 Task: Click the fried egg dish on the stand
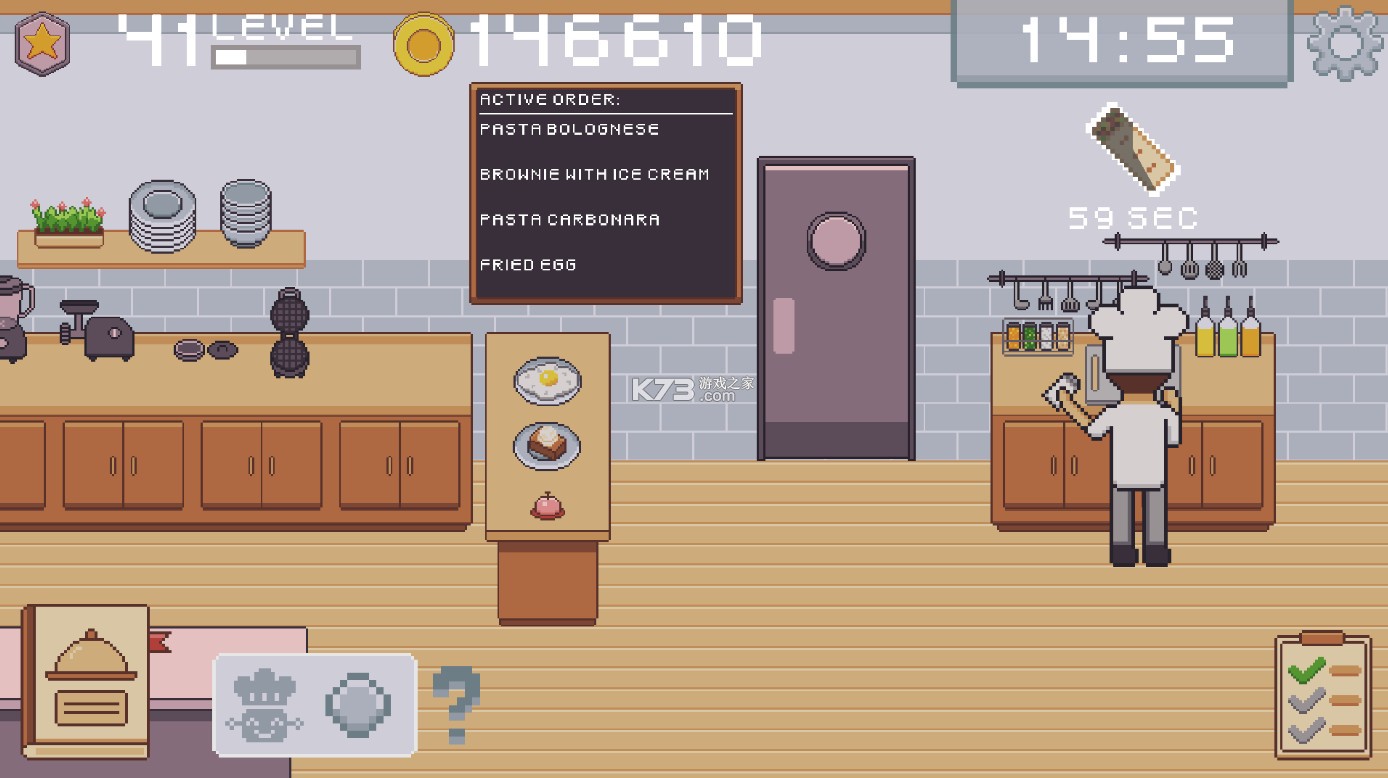point(546,381)
